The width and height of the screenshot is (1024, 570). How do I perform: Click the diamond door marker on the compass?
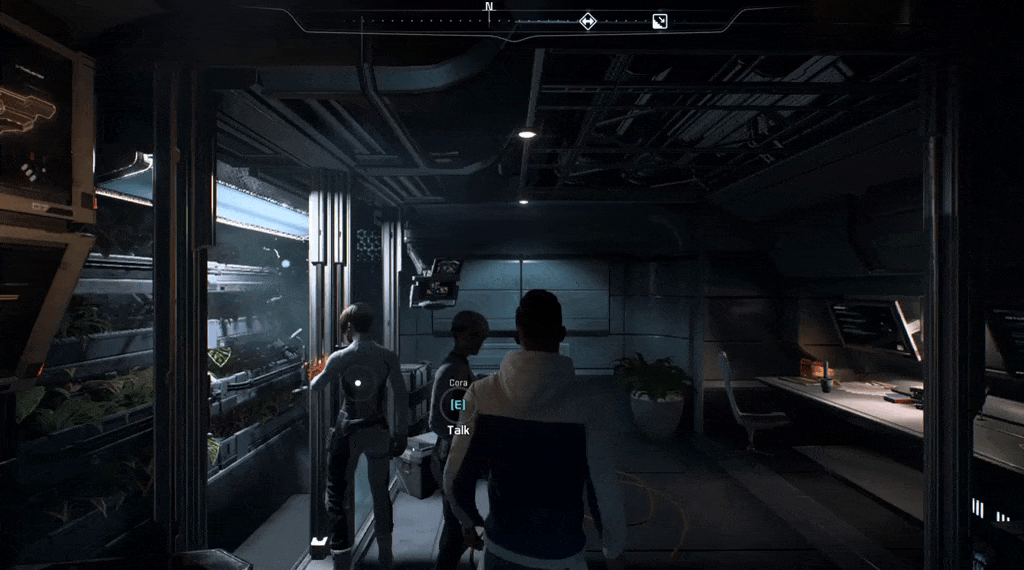(x=588, y=20)
